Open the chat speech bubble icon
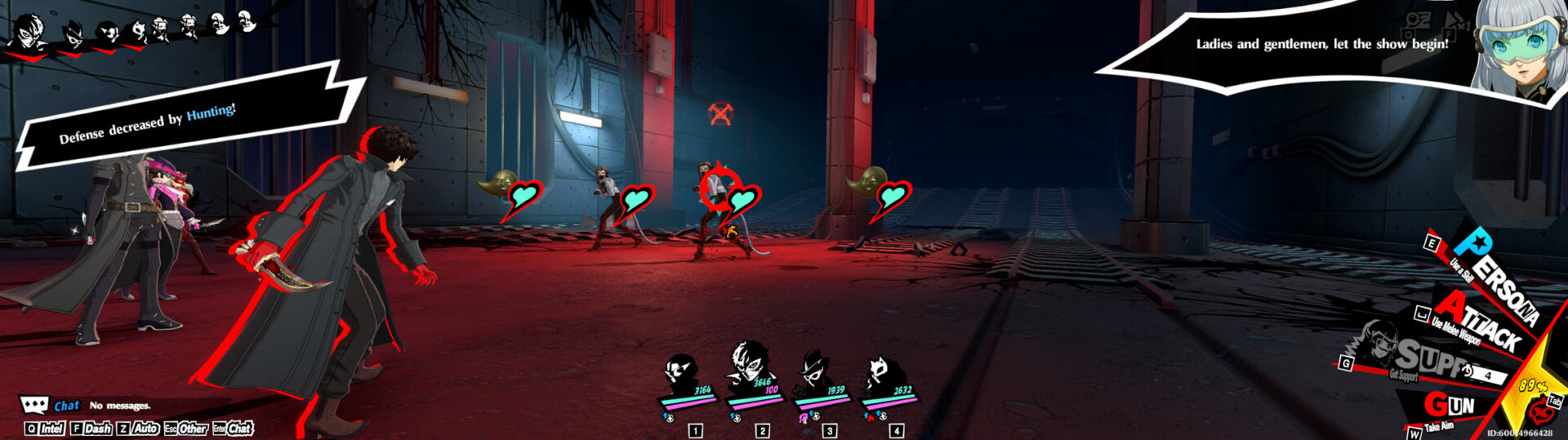Screen dimensions: 1568x440 33,406
